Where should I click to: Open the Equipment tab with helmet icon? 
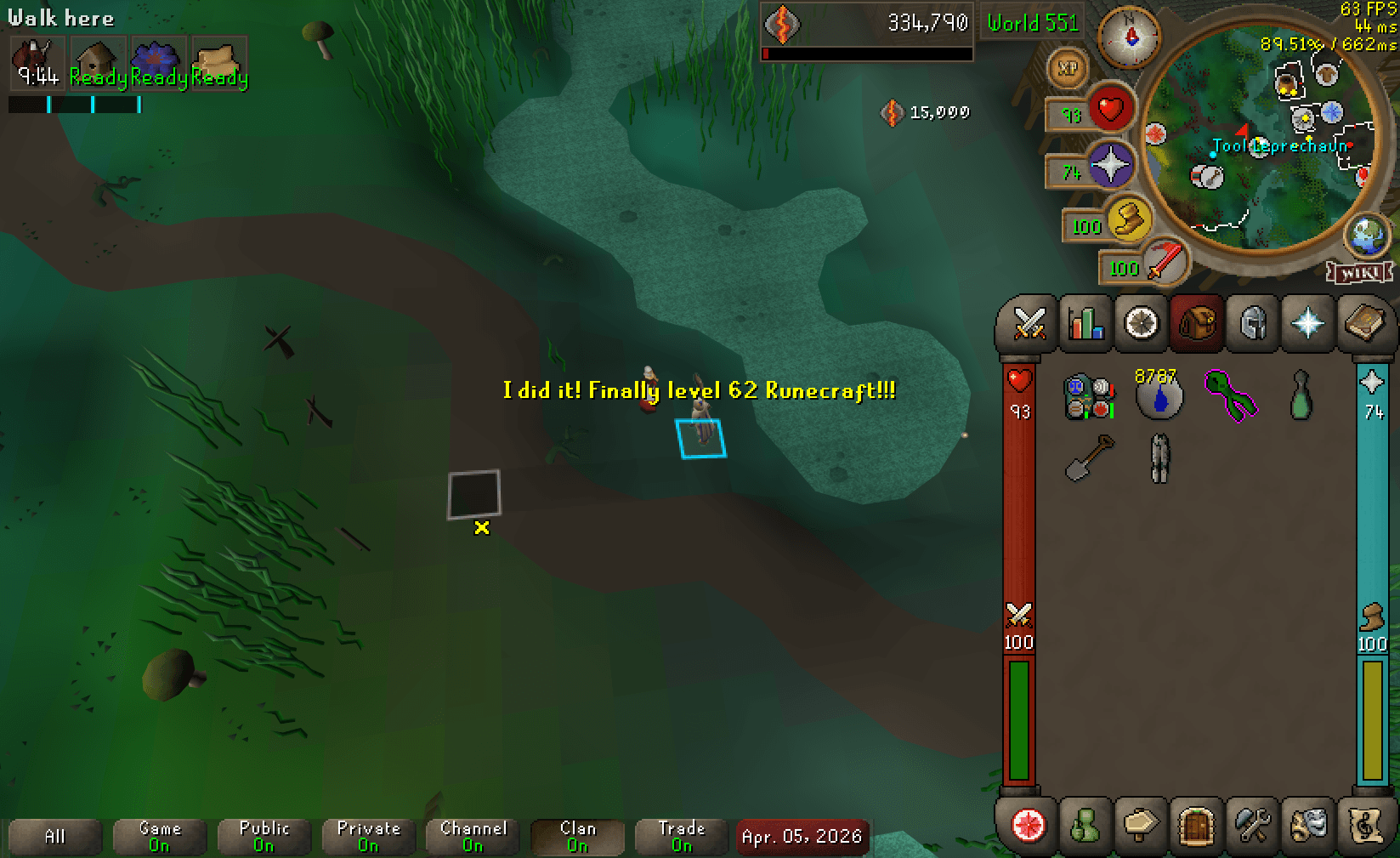[1252, 324]
